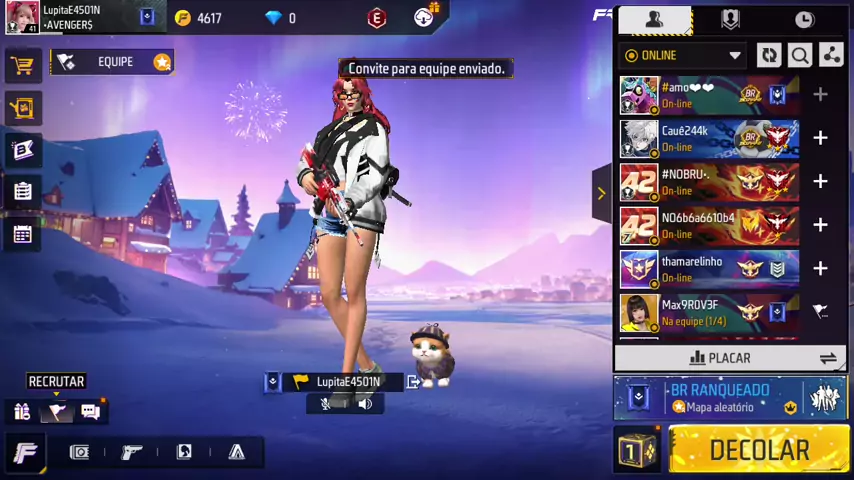854x480 pixels.
Task: Toggle the microphone under the player name
Action: 326,404
